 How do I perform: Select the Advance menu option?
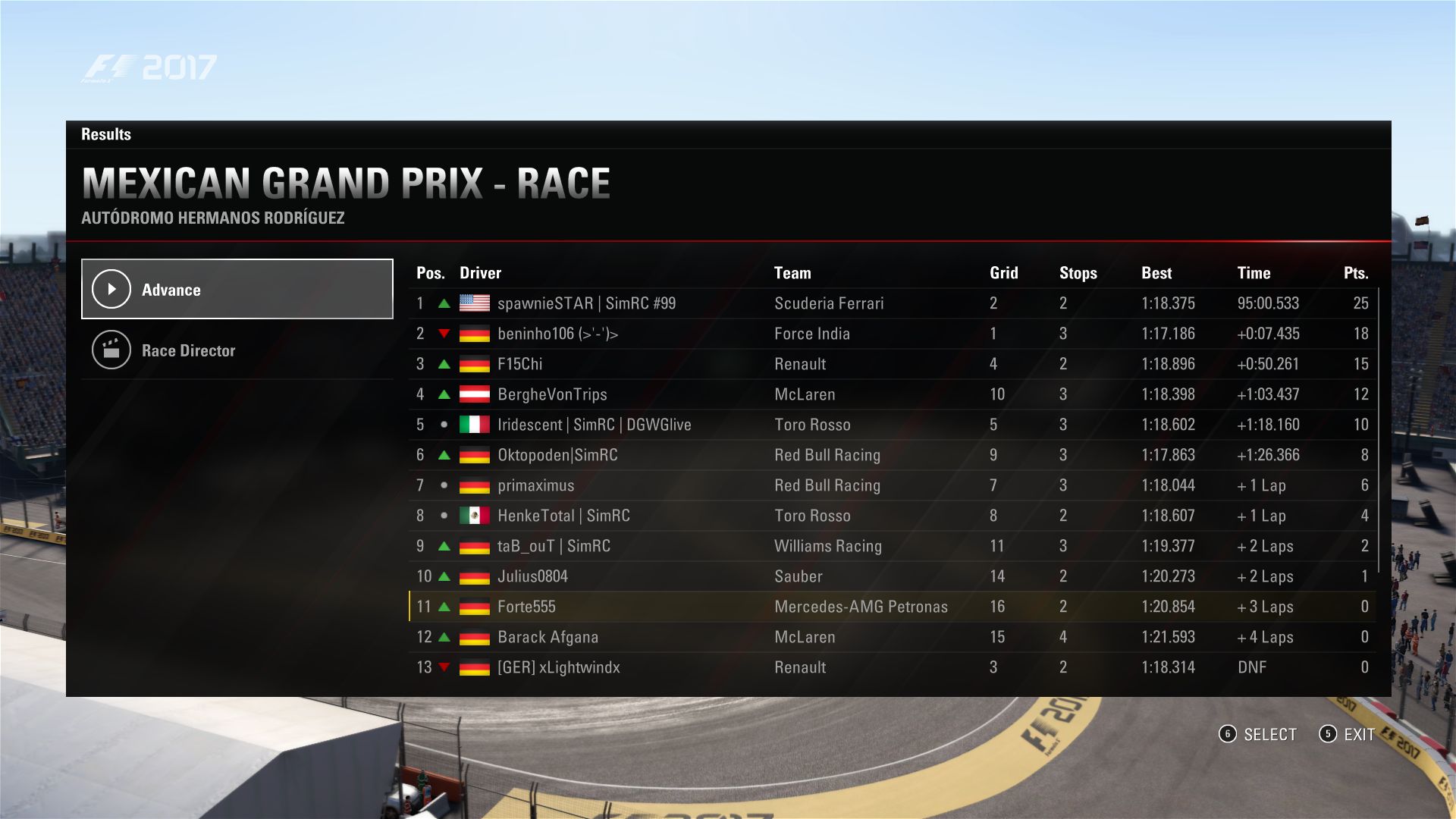click(x=237, y=290)
